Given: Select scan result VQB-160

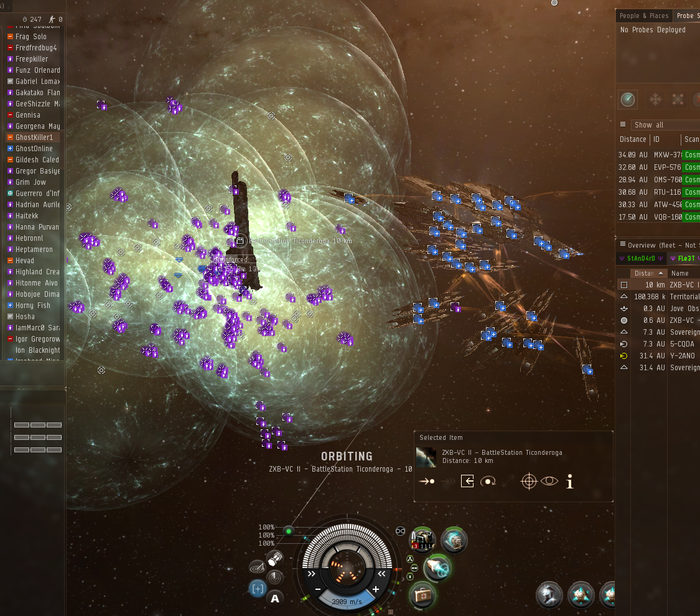Looking at the screenshot, I should pyautogui.click(x=666, y=216).
